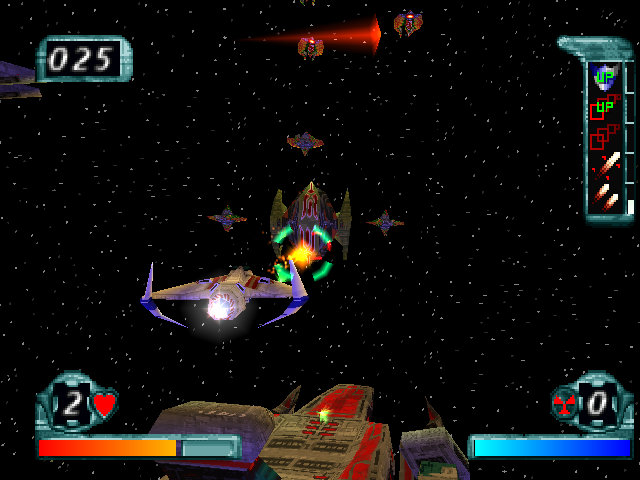640x480 pixels.
Task: Click the red heart lives icon
Action: click(104, 405)
